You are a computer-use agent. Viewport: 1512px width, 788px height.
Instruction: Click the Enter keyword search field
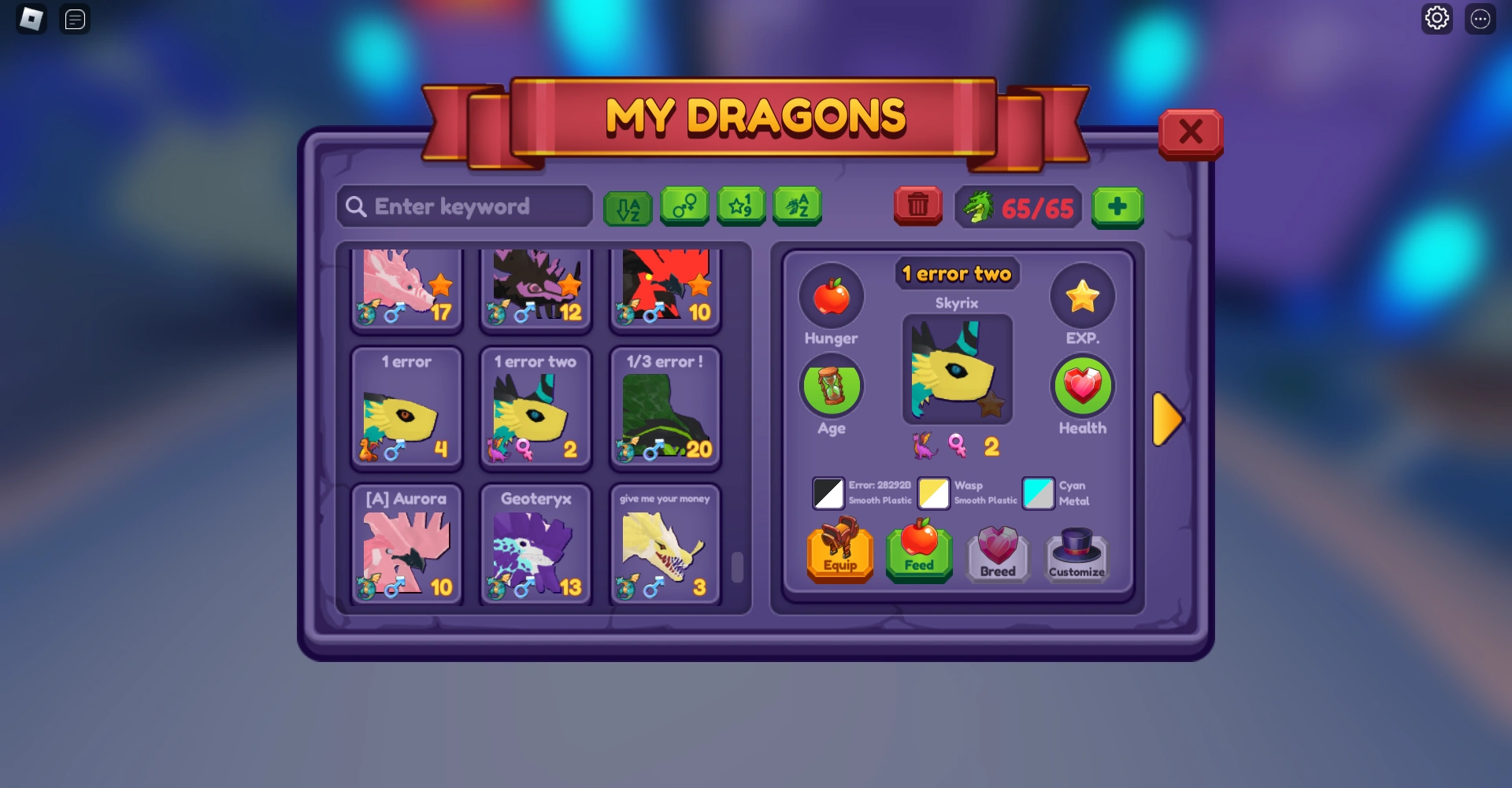(465, 206)
